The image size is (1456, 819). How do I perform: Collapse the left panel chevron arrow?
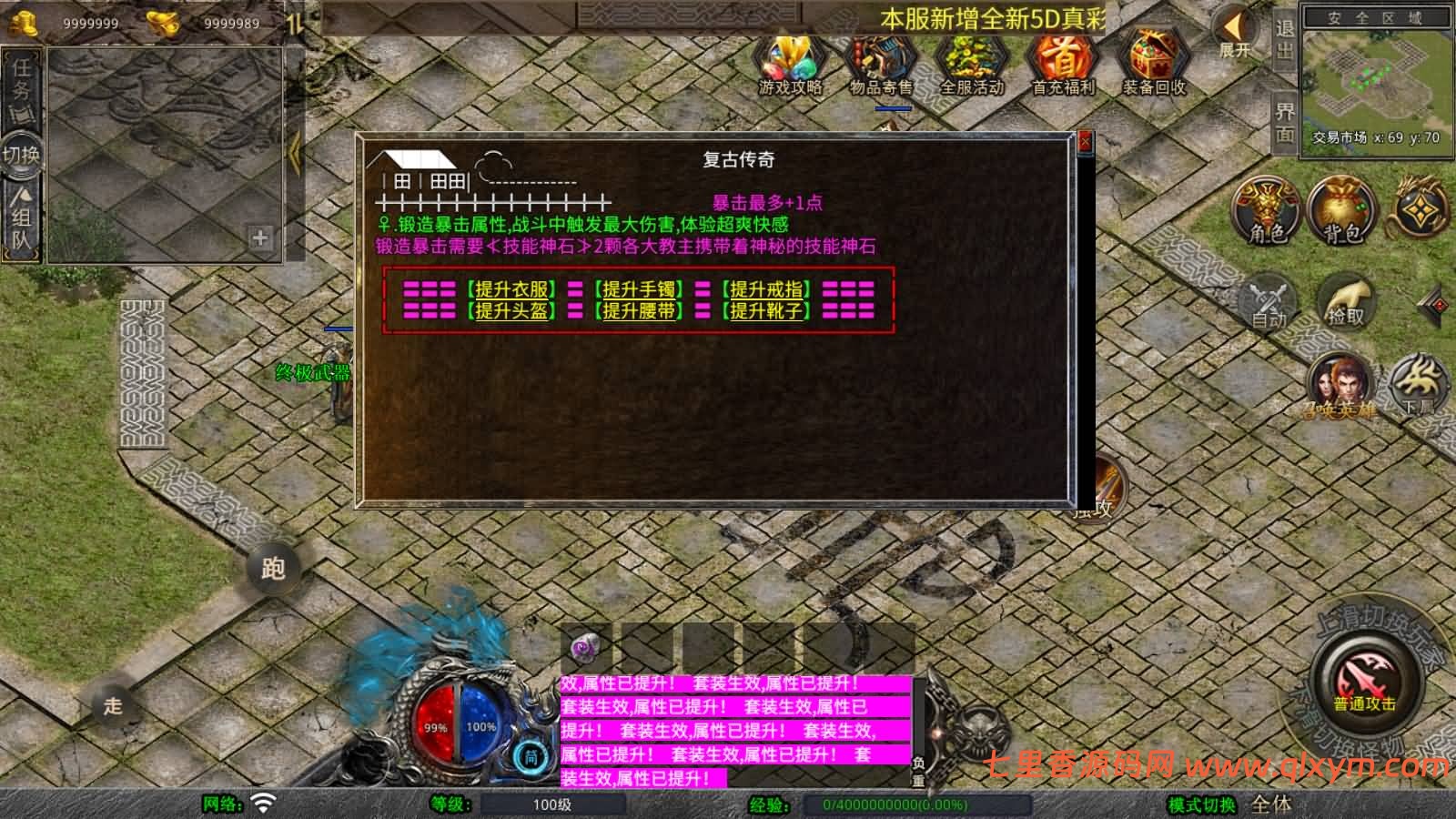coord(294,153)
